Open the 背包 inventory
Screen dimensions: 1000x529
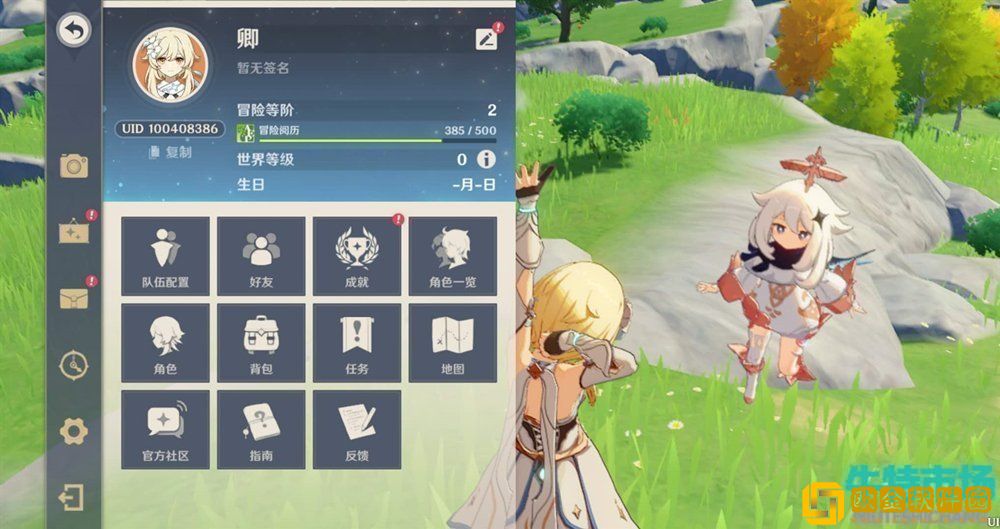click(x=261, y=343)
